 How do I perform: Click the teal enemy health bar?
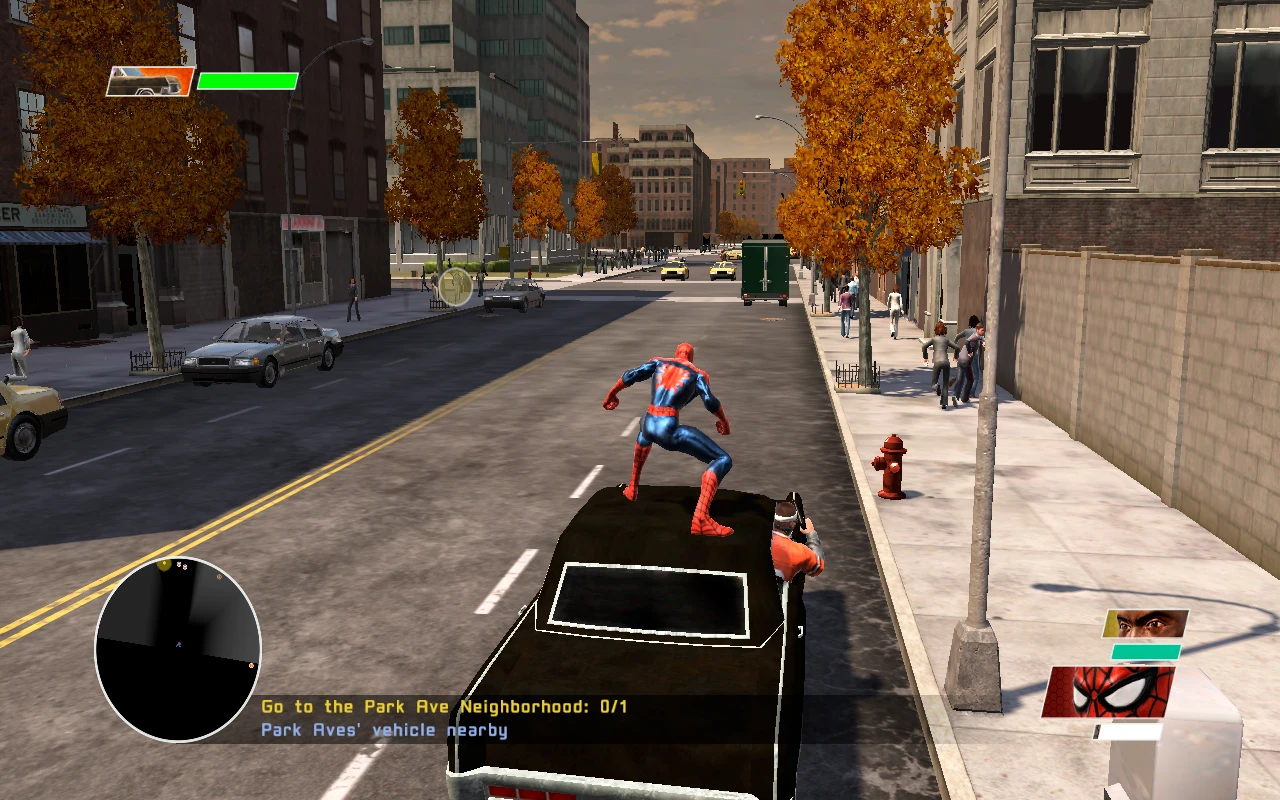click(x=1145, y=651)
